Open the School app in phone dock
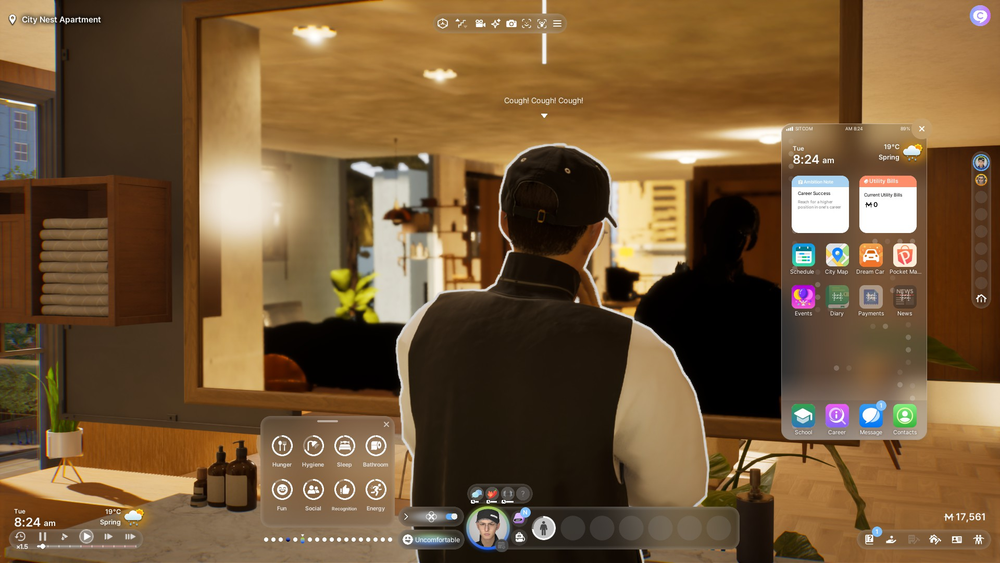1000x563 pixels. tap(803, 415)
